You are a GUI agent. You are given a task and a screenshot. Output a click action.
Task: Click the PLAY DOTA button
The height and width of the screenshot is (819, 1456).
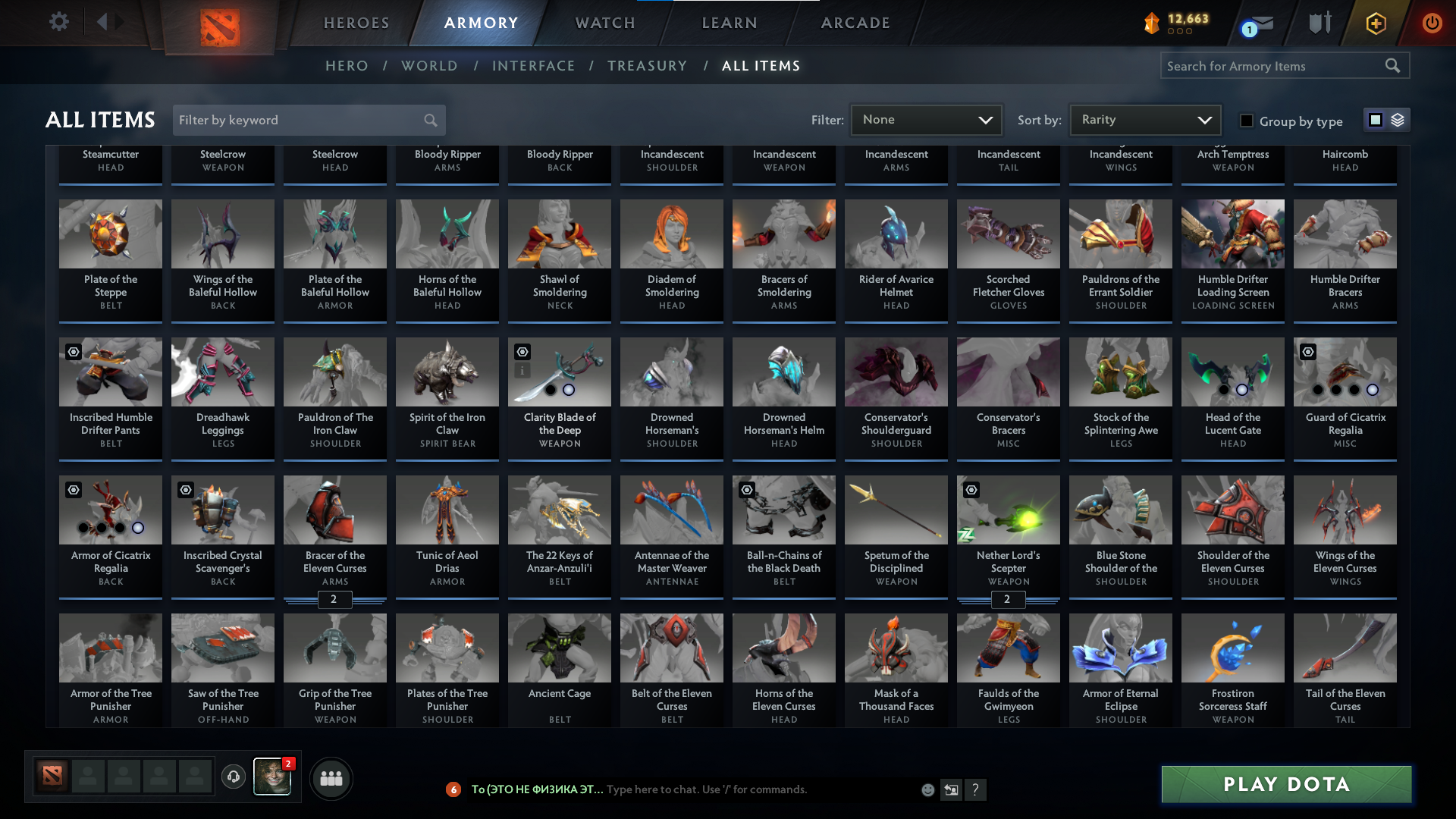1285,784
